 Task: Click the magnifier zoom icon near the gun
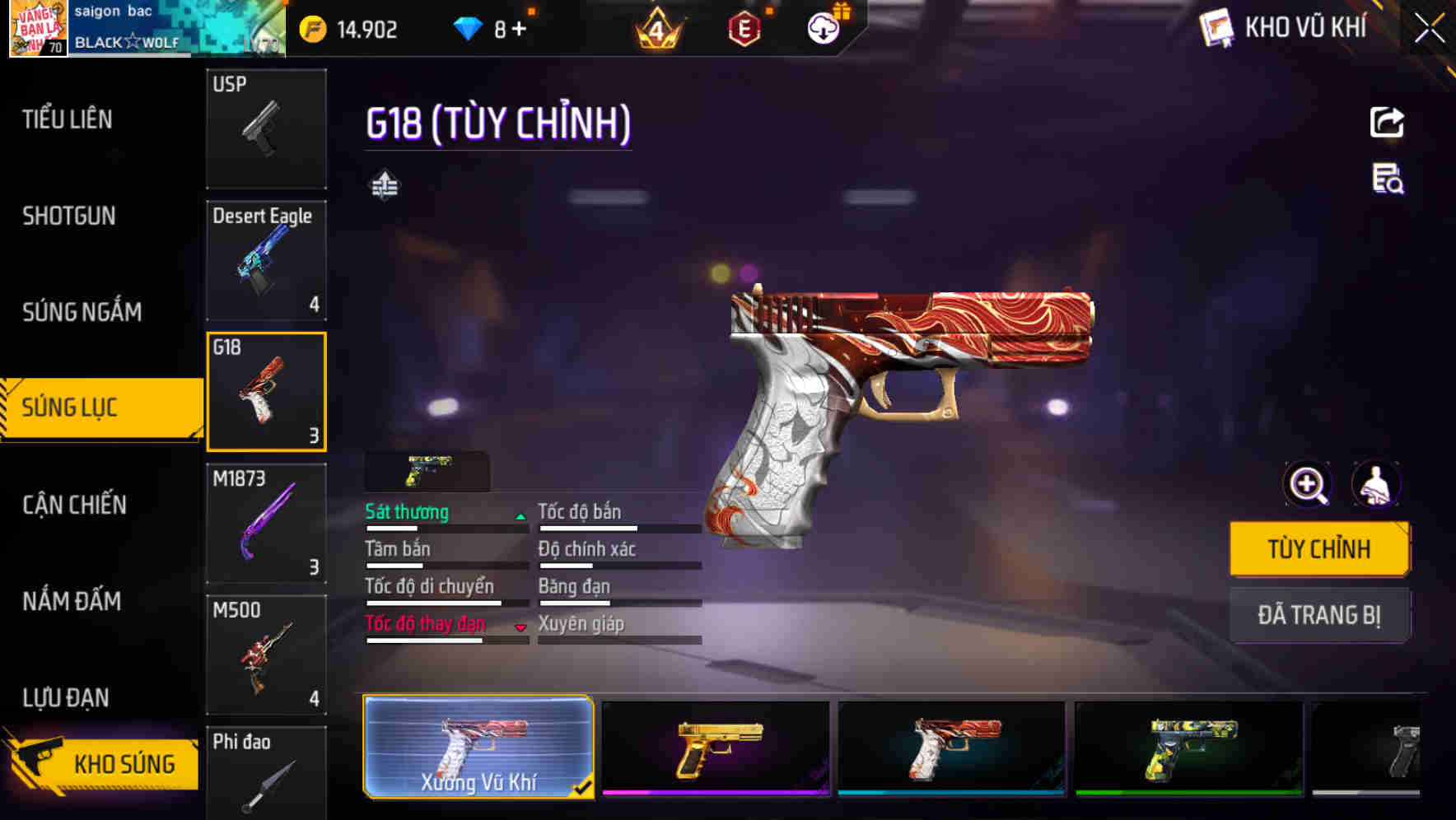(x=1307, y=484)
